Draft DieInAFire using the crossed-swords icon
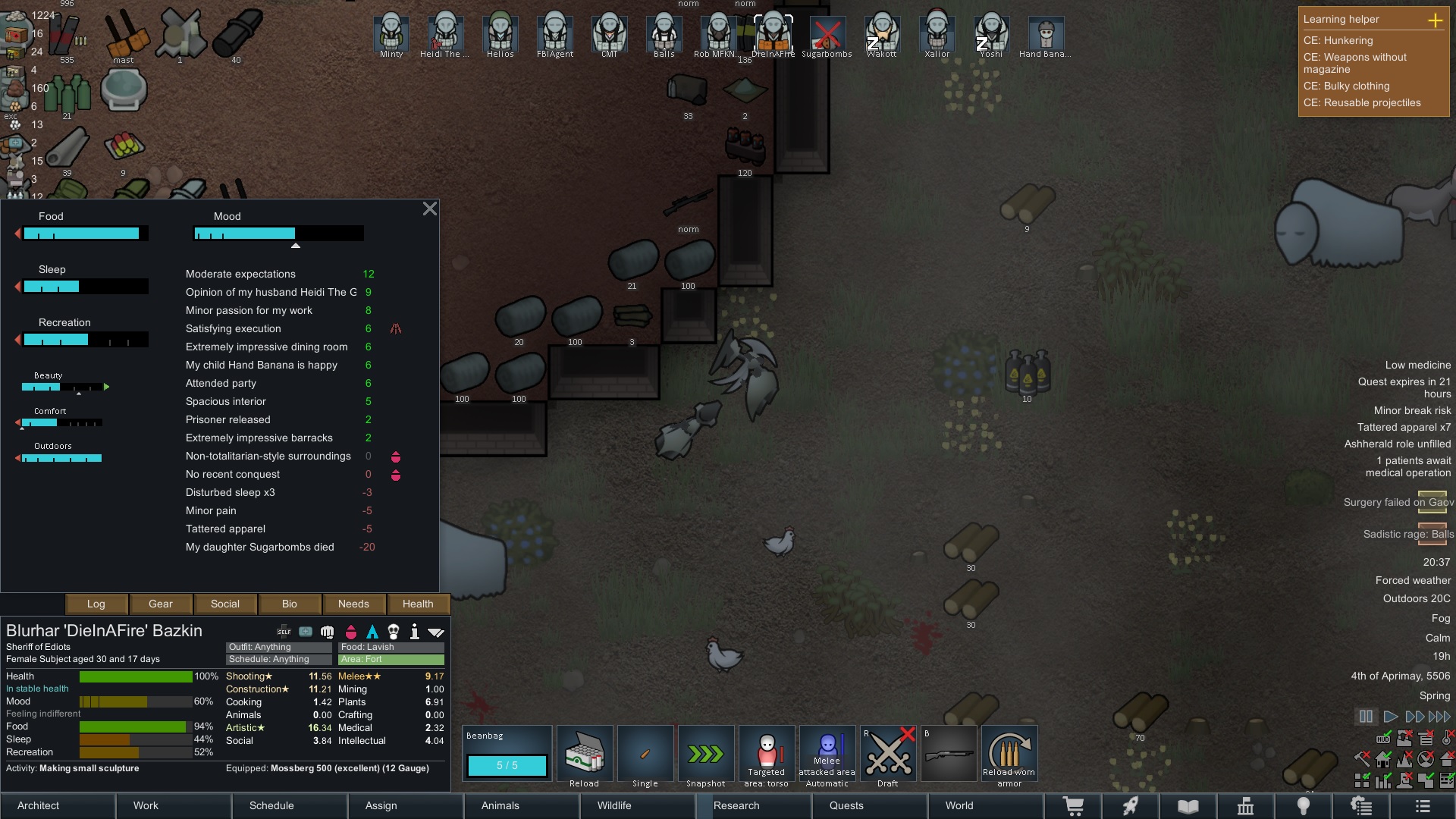This screenshot has width=1456, height=819. pyautogui.click(x=887, y=752)
